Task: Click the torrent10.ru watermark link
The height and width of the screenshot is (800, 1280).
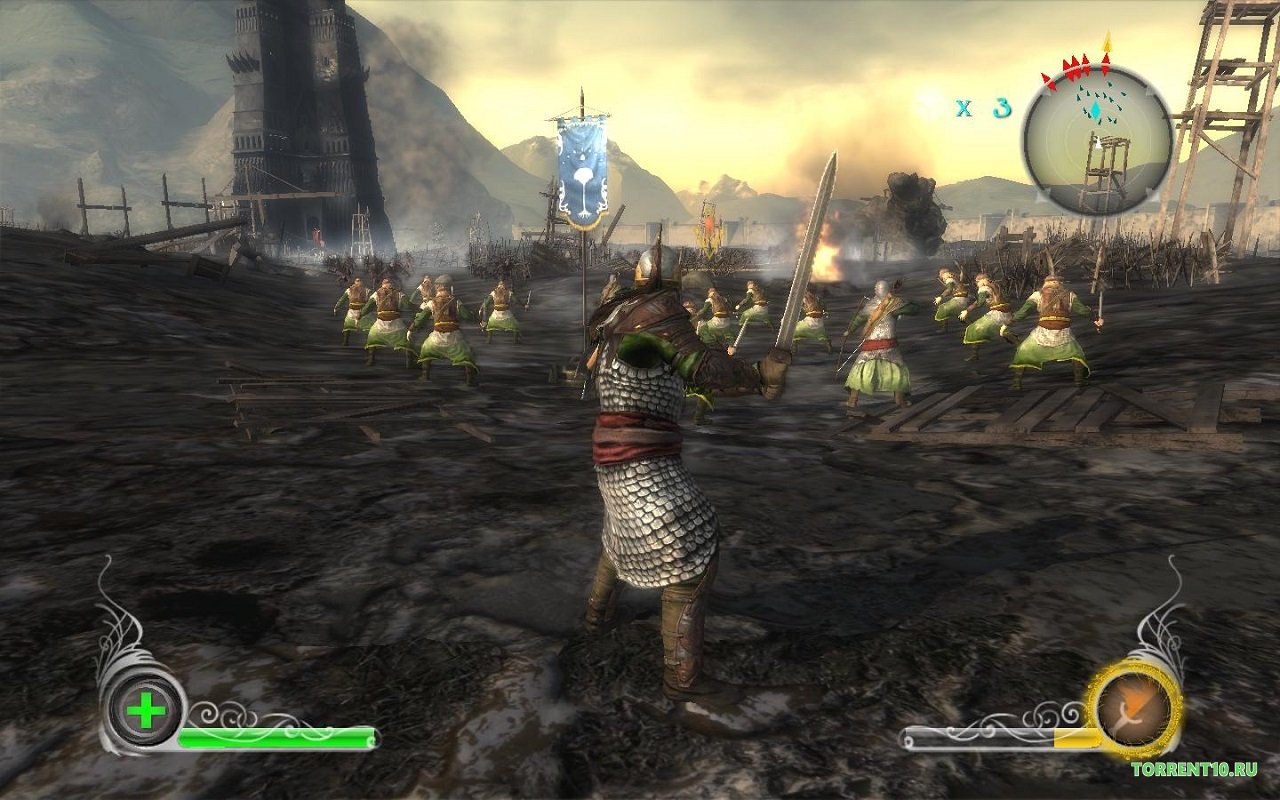Action: (x=1193, y=769)
